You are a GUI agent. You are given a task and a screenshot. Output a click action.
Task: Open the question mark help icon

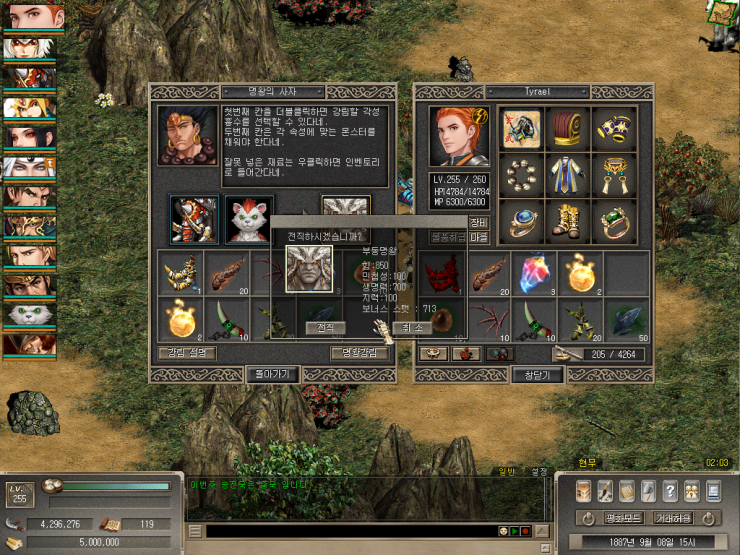pyautogui.click(x=669, y=491)
